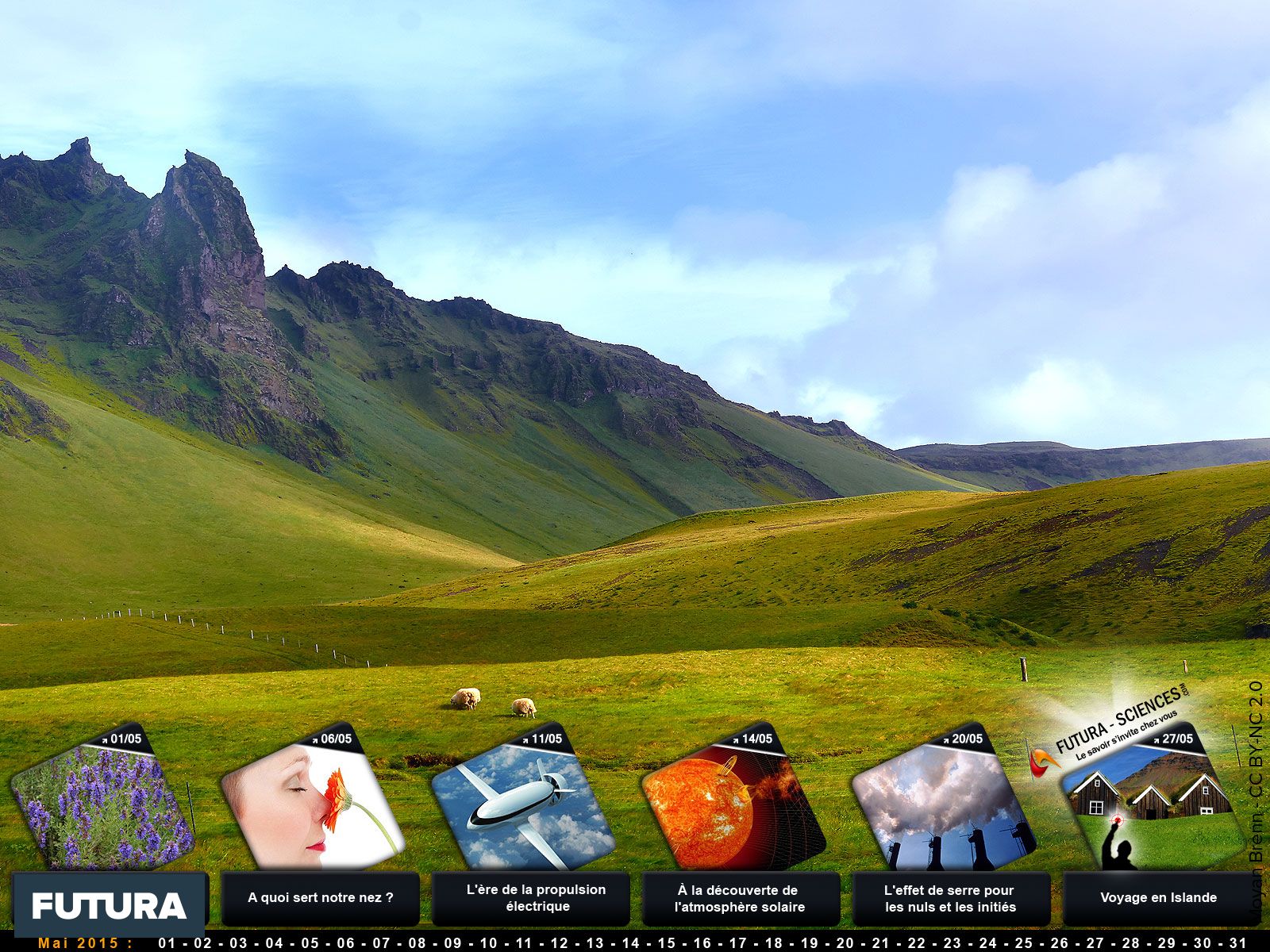Select day 15 in the calendar strip
The height and width of the screenshot is (952, 1270).
(667, 943)
